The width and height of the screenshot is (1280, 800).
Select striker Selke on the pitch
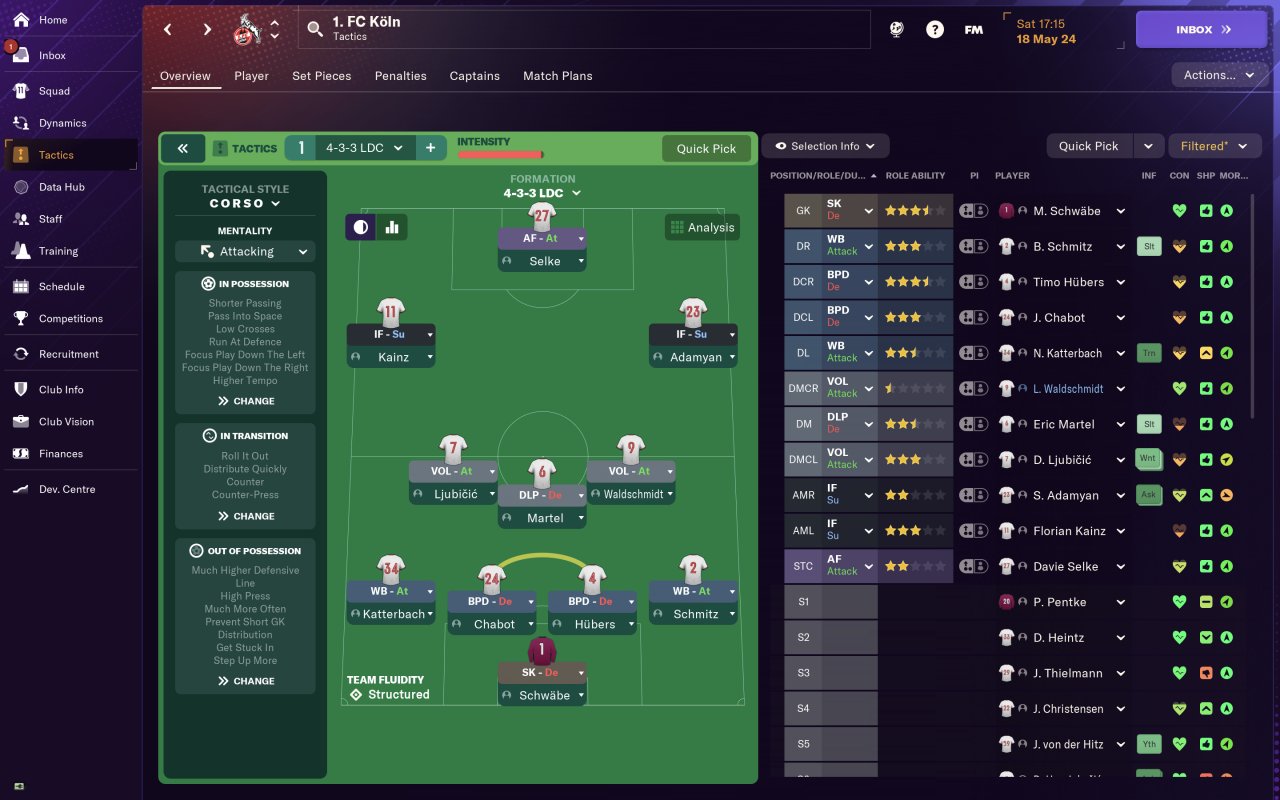(x=543, y=261)
